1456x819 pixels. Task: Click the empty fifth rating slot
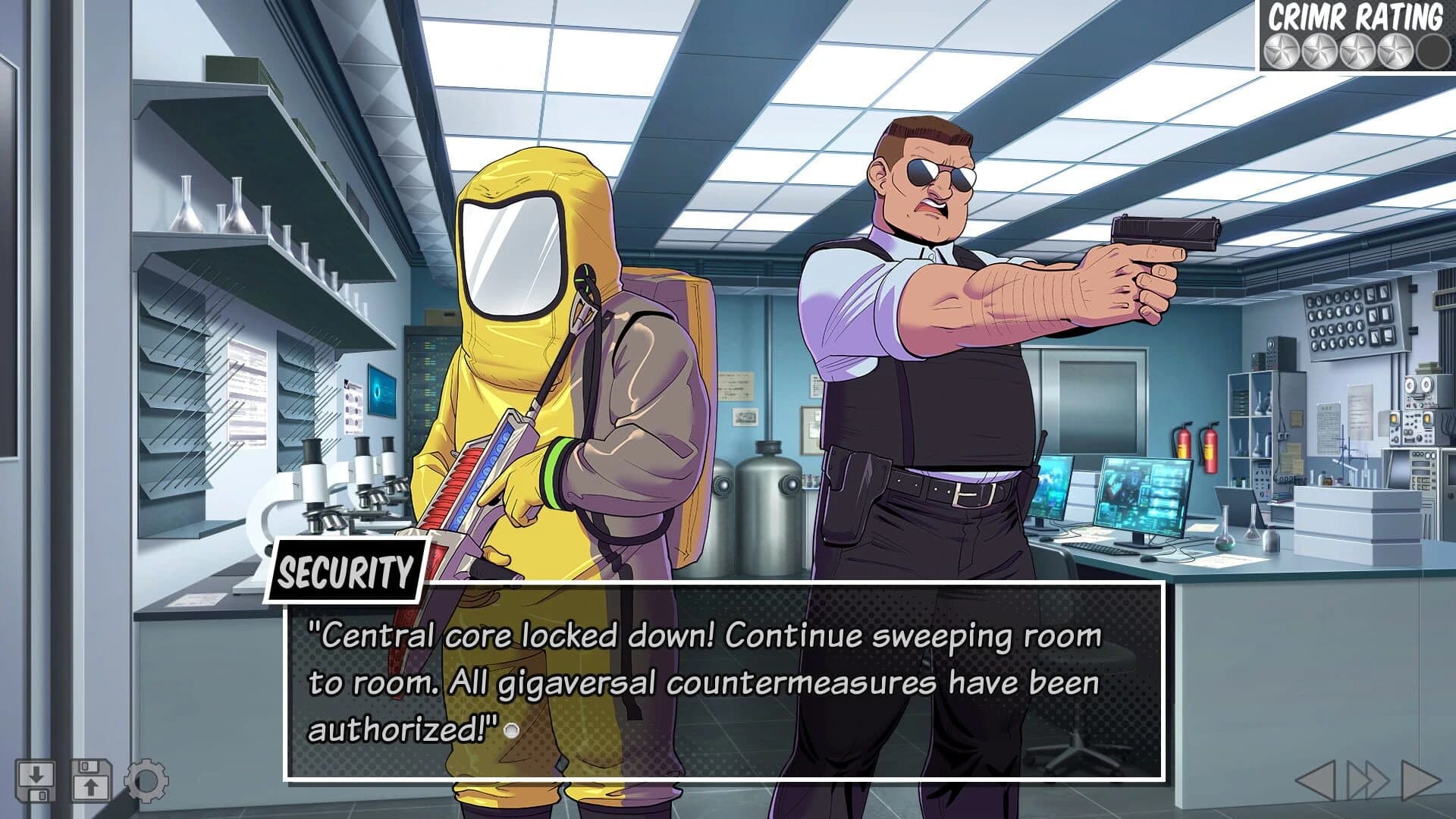pyautogui.click(x=1432, y=51)
